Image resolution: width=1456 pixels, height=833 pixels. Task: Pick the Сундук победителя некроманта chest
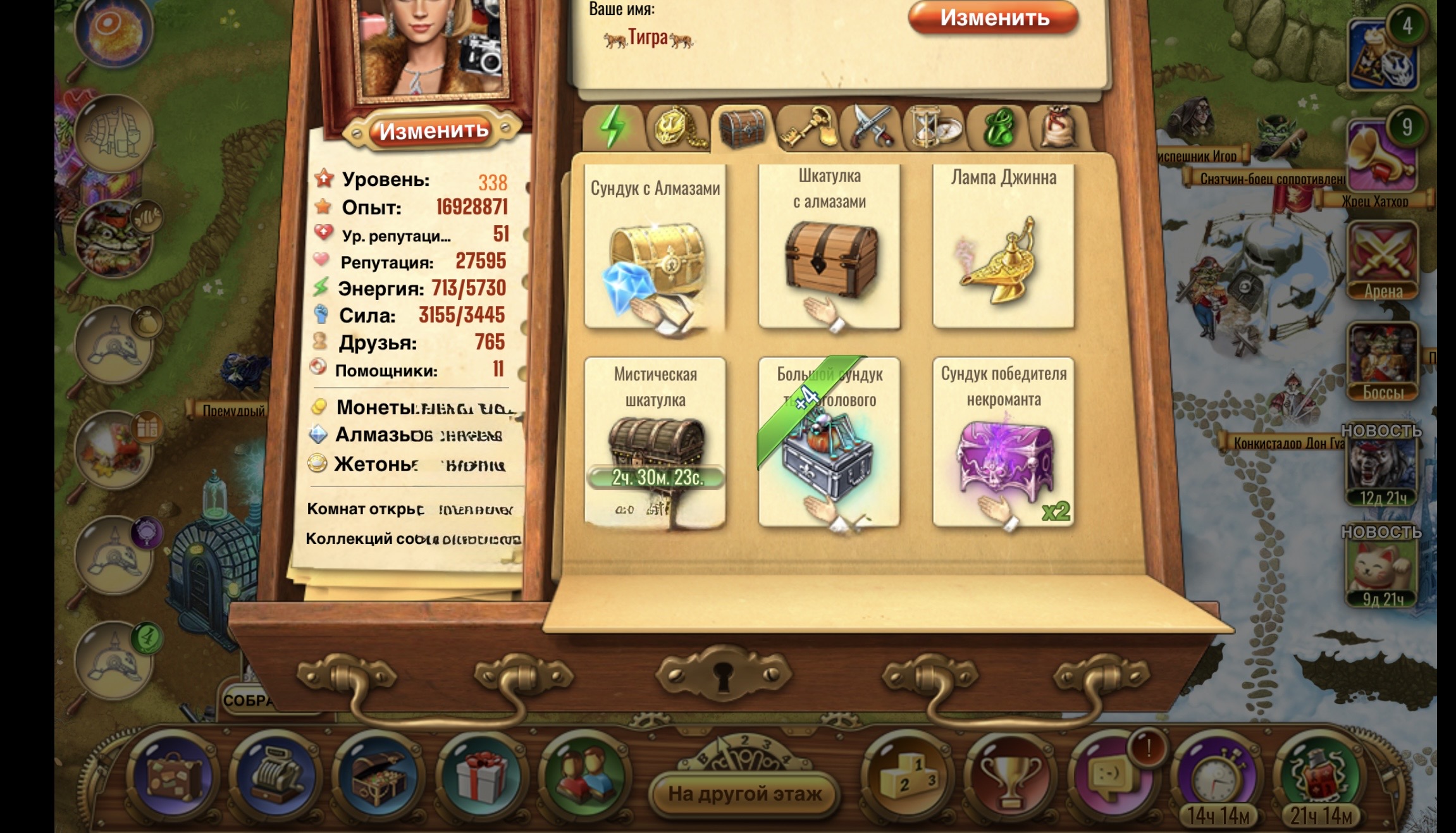click(1003, 443)
